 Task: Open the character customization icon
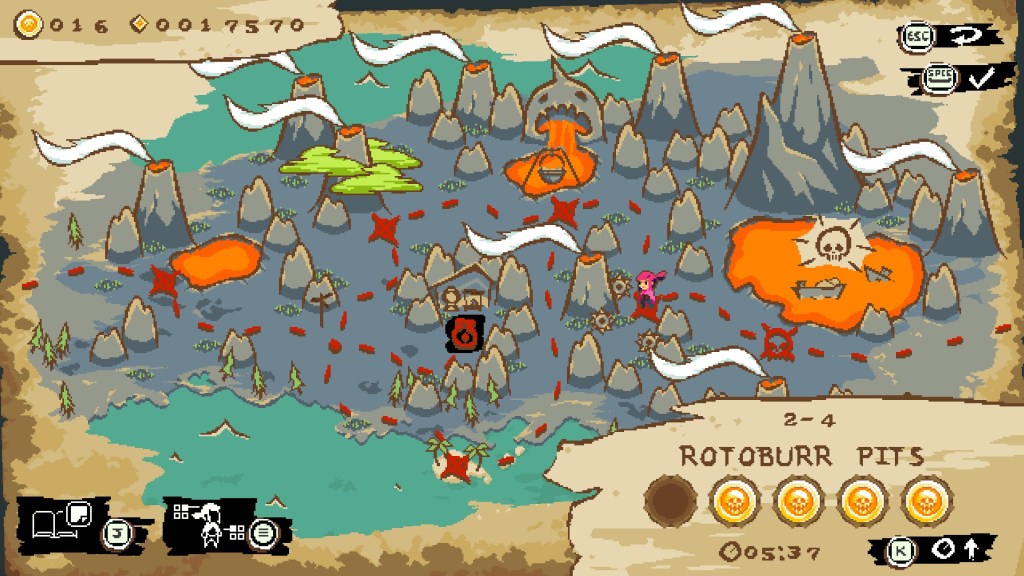pos(210,522)
